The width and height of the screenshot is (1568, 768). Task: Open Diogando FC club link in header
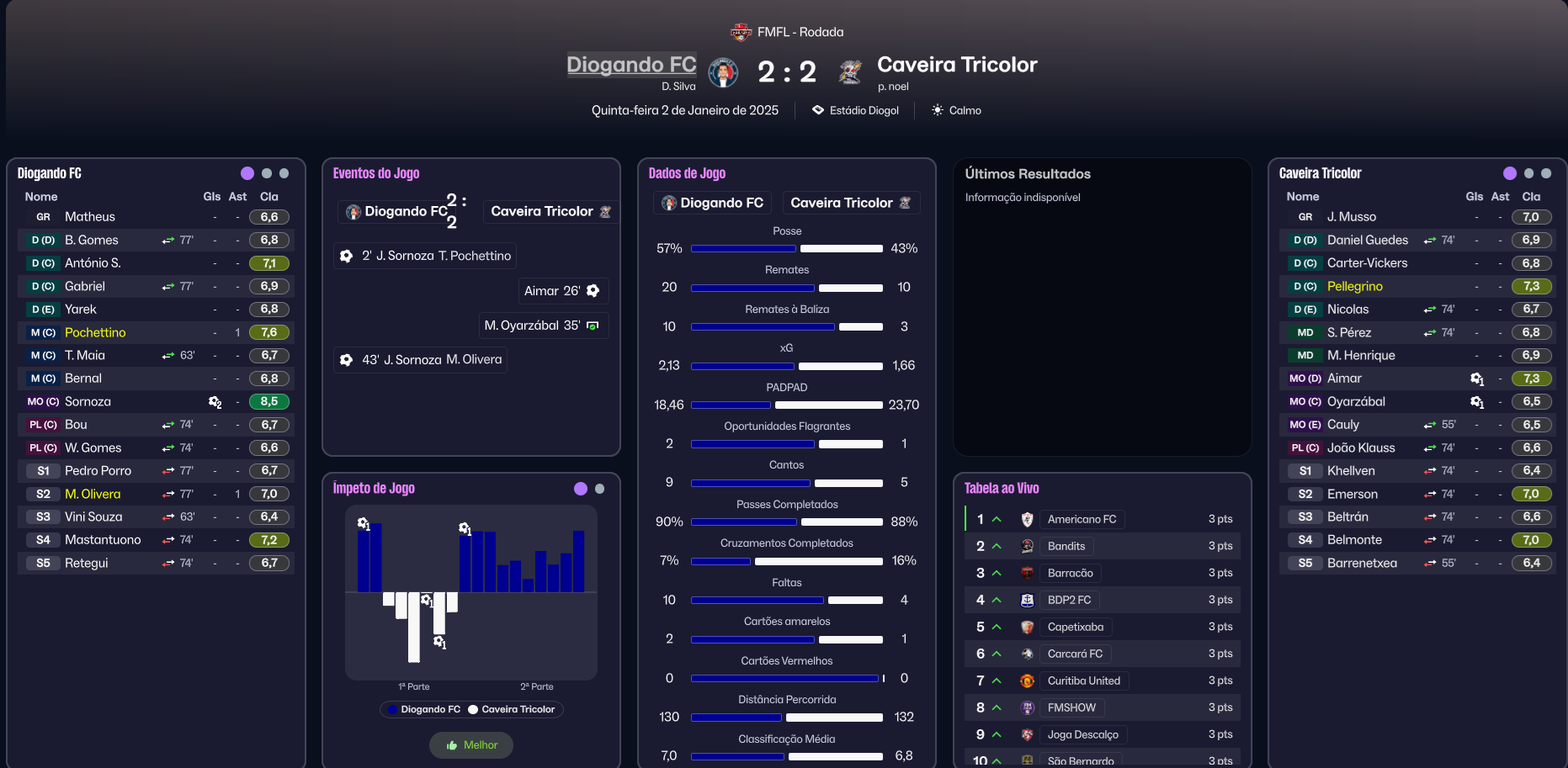631,65
